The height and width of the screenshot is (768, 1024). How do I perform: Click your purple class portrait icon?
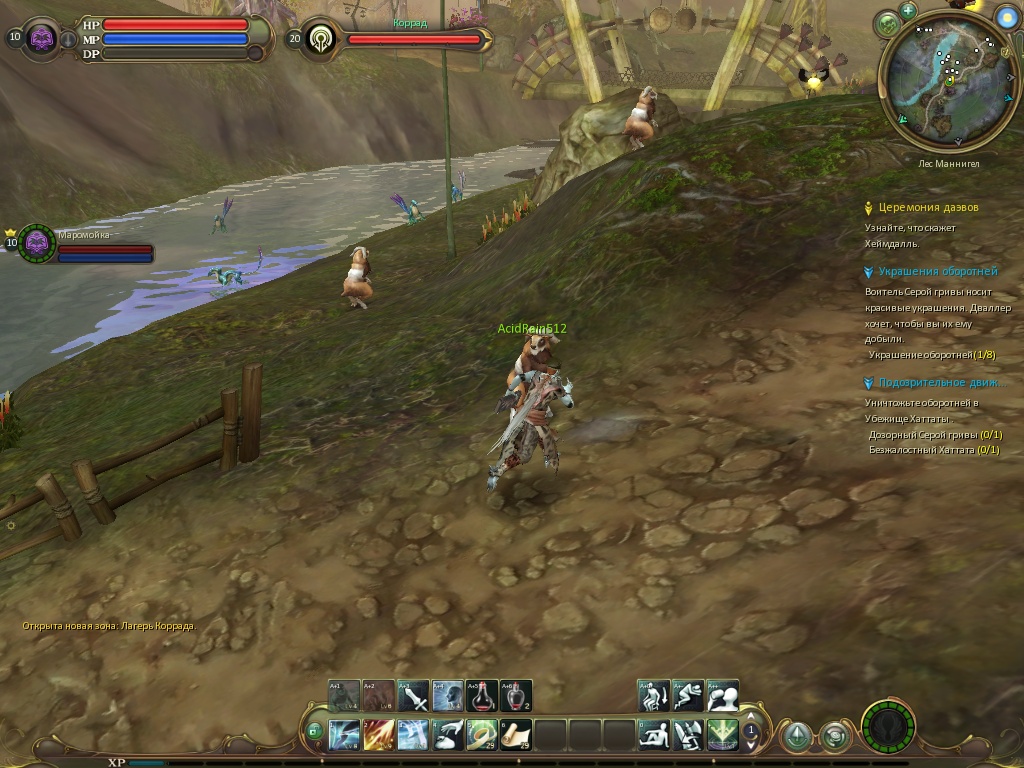42,39
